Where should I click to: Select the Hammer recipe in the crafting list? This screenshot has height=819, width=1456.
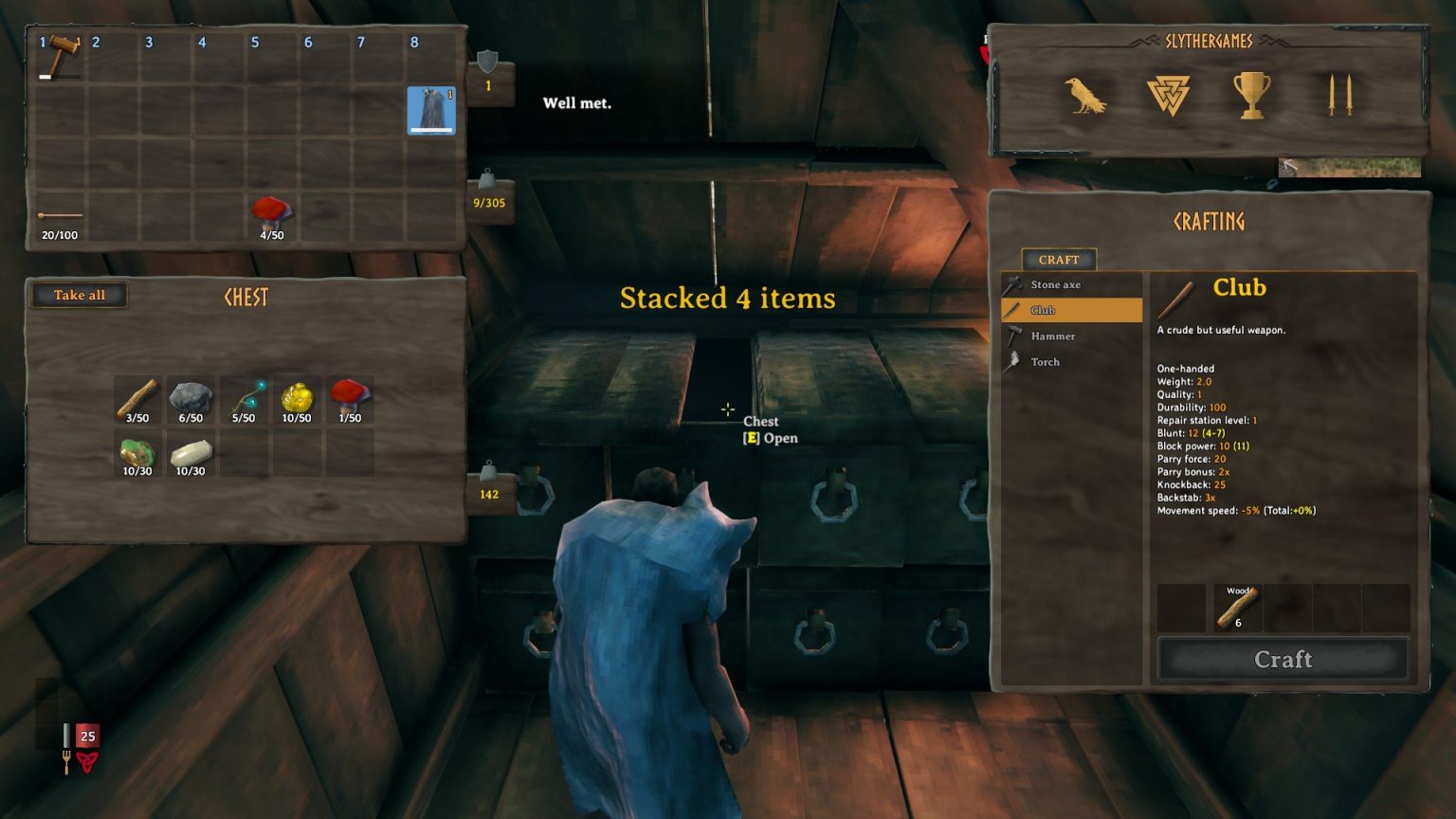tap(1052, 336)
